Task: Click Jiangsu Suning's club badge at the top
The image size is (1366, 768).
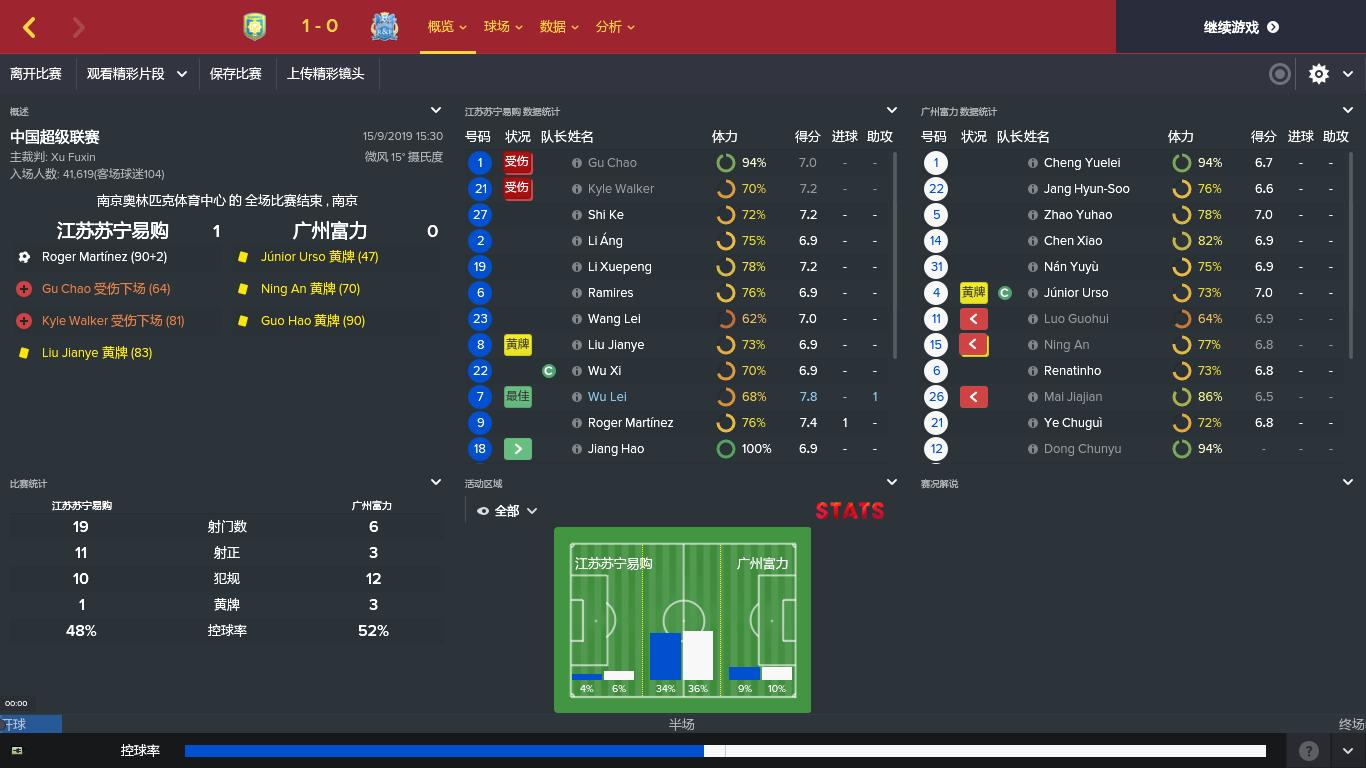Action: [x=254, y=27]
